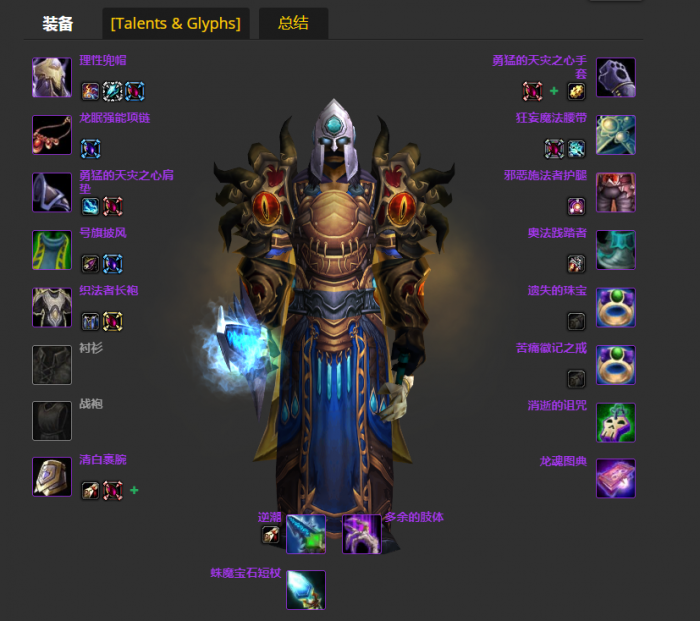Switch to the Talents & Glyphs tab
The height and width of the screenshot is (621, 700).
point(177,23)
